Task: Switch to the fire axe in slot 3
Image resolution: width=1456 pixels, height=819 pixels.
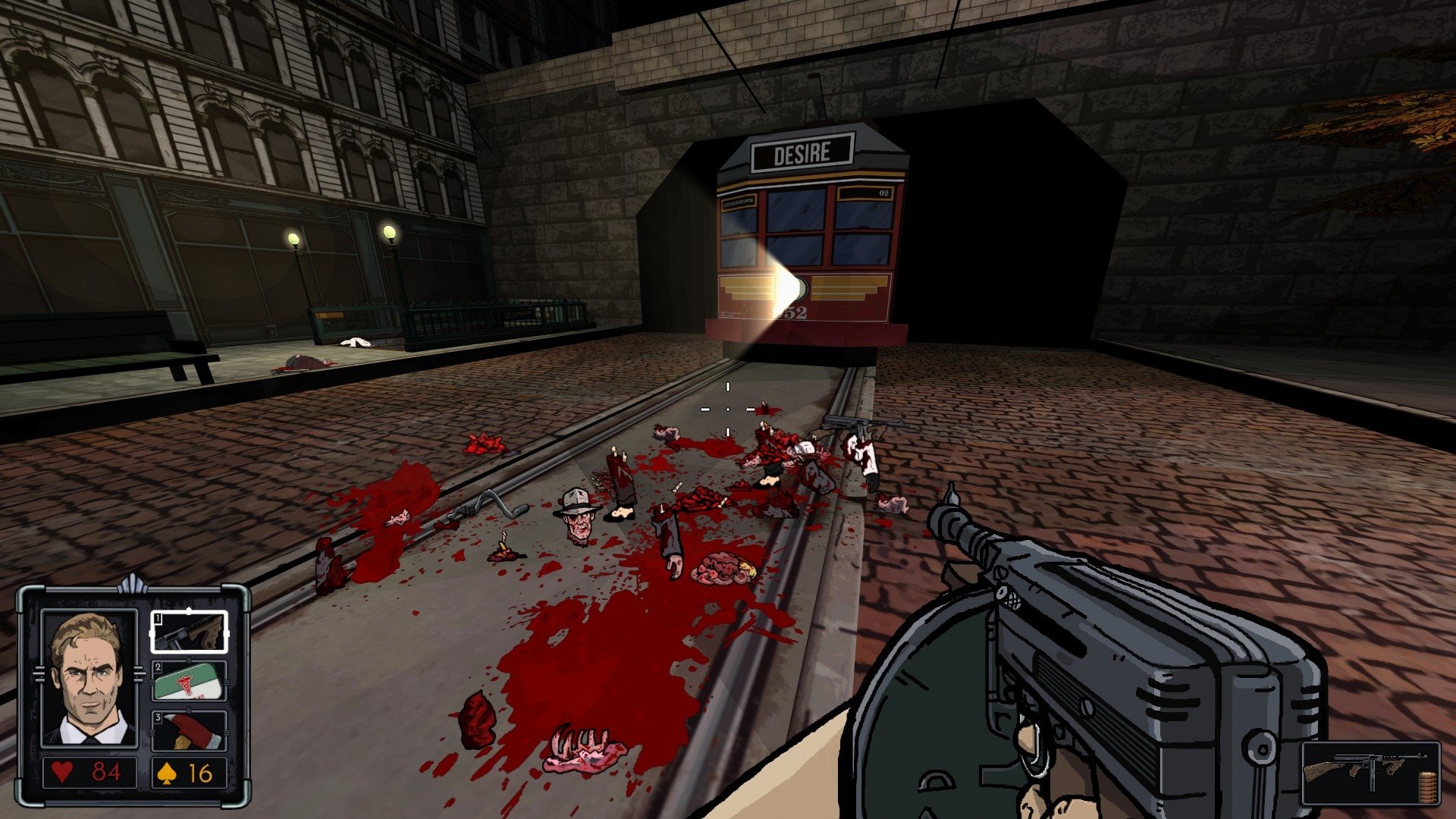Action: [x=189, y=730]
